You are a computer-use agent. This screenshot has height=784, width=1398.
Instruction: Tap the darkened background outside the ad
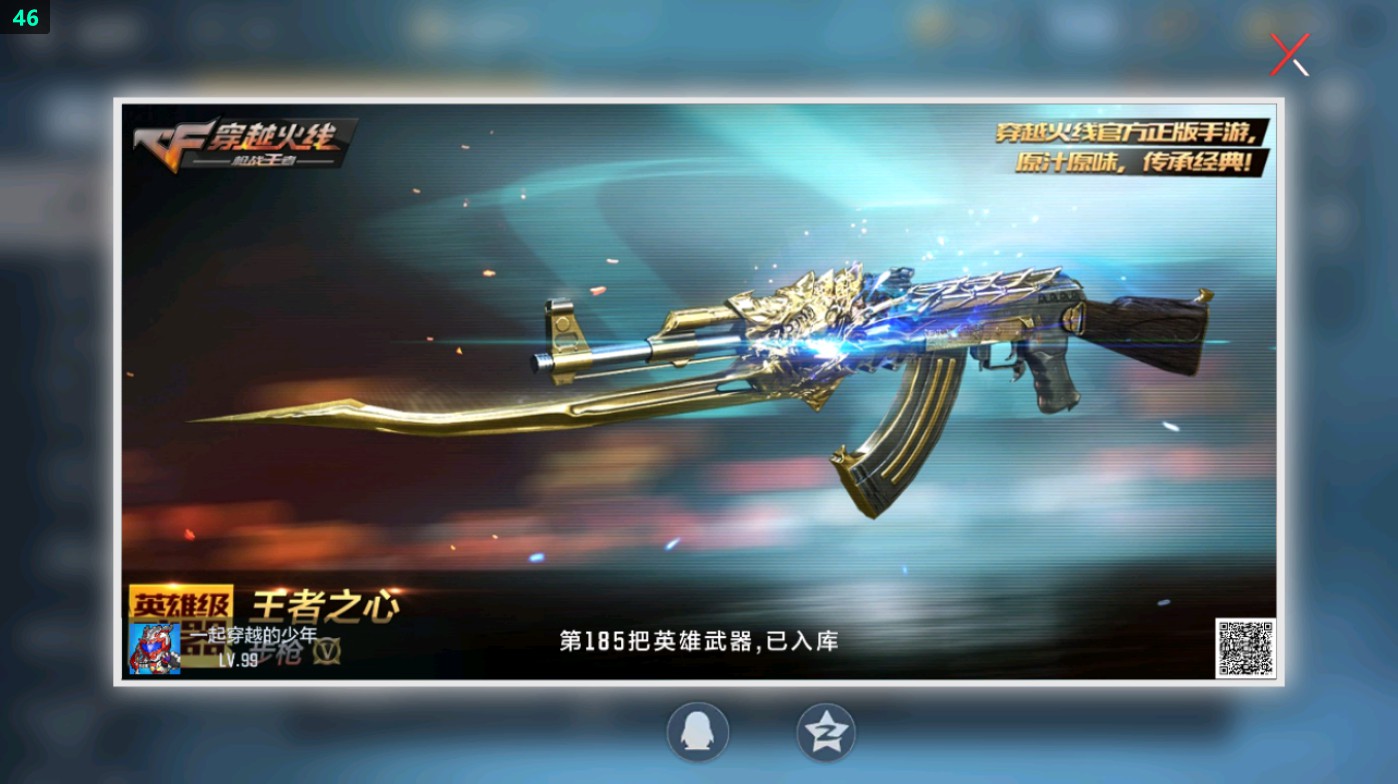click(55, 400)
